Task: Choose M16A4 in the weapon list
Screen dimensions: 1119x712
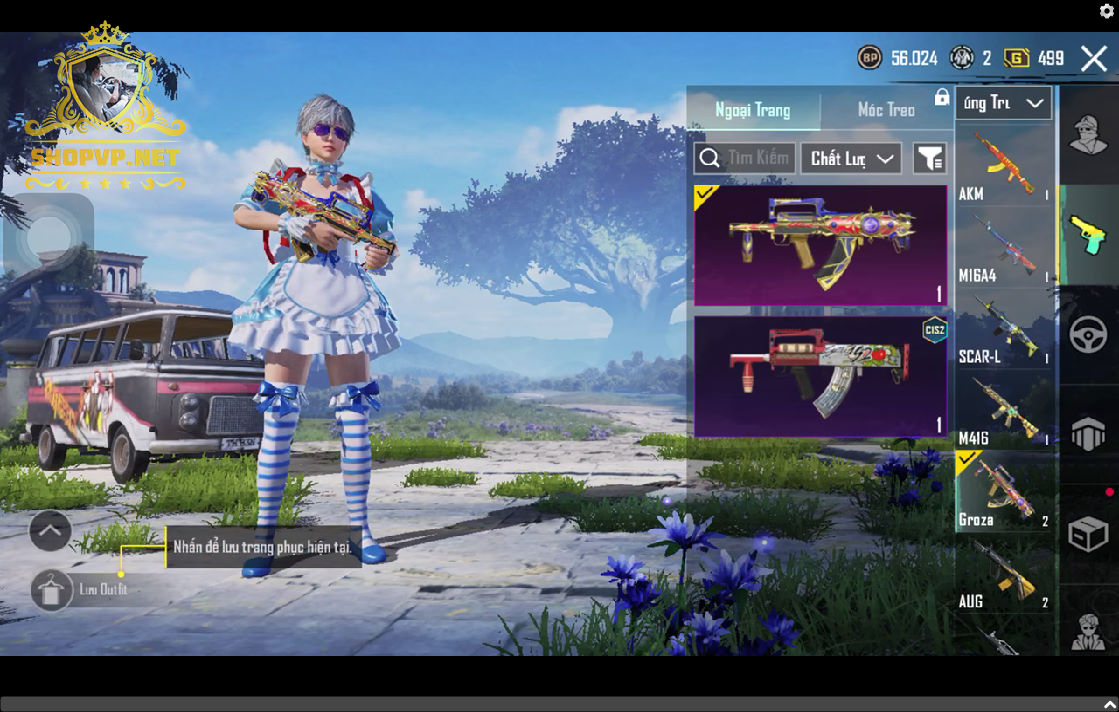Action: pos(1003,249)
